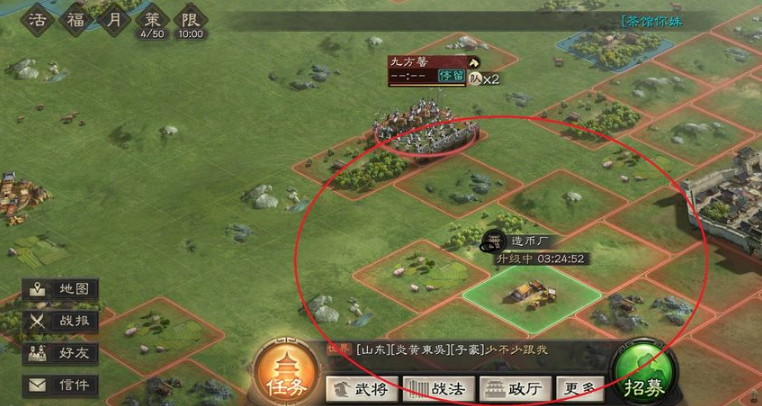The height and width of the screenshot is (406, 762).
Task: Open the 策 strategy icon showing 4/50
Action: click(152, 22)
